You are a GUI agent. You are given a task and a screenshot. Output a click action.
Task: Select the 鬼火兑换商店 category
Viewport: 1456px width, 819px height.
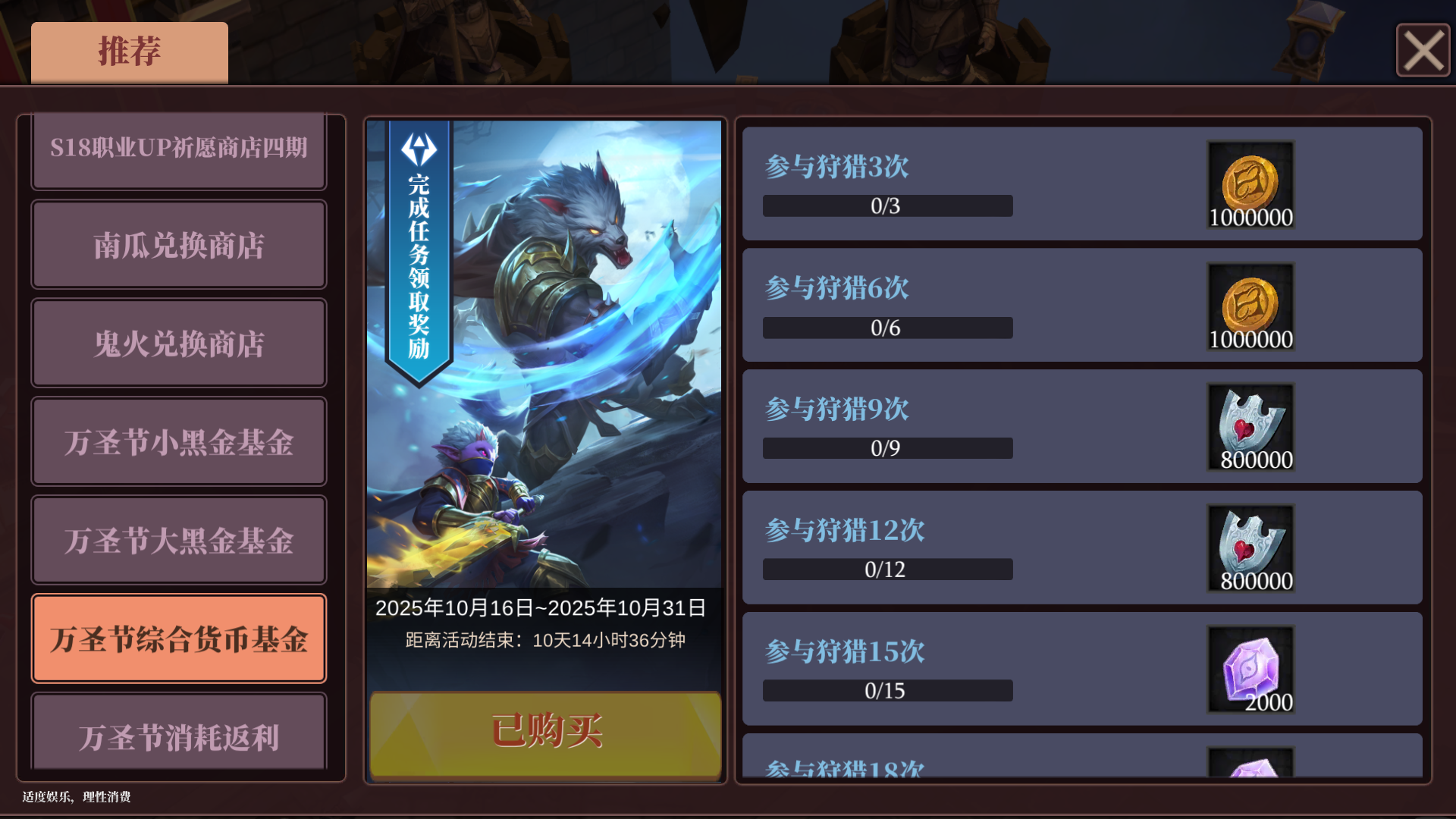pyautogui.click(x=178, y=344)
